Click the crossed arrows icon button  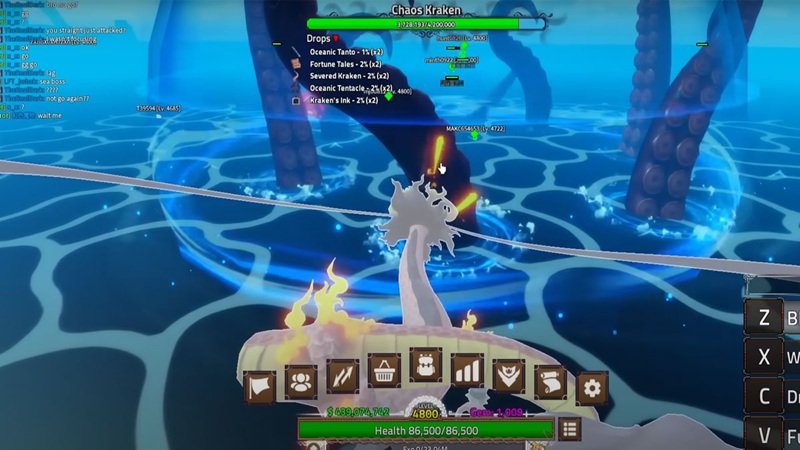click(x=342, y=377)
